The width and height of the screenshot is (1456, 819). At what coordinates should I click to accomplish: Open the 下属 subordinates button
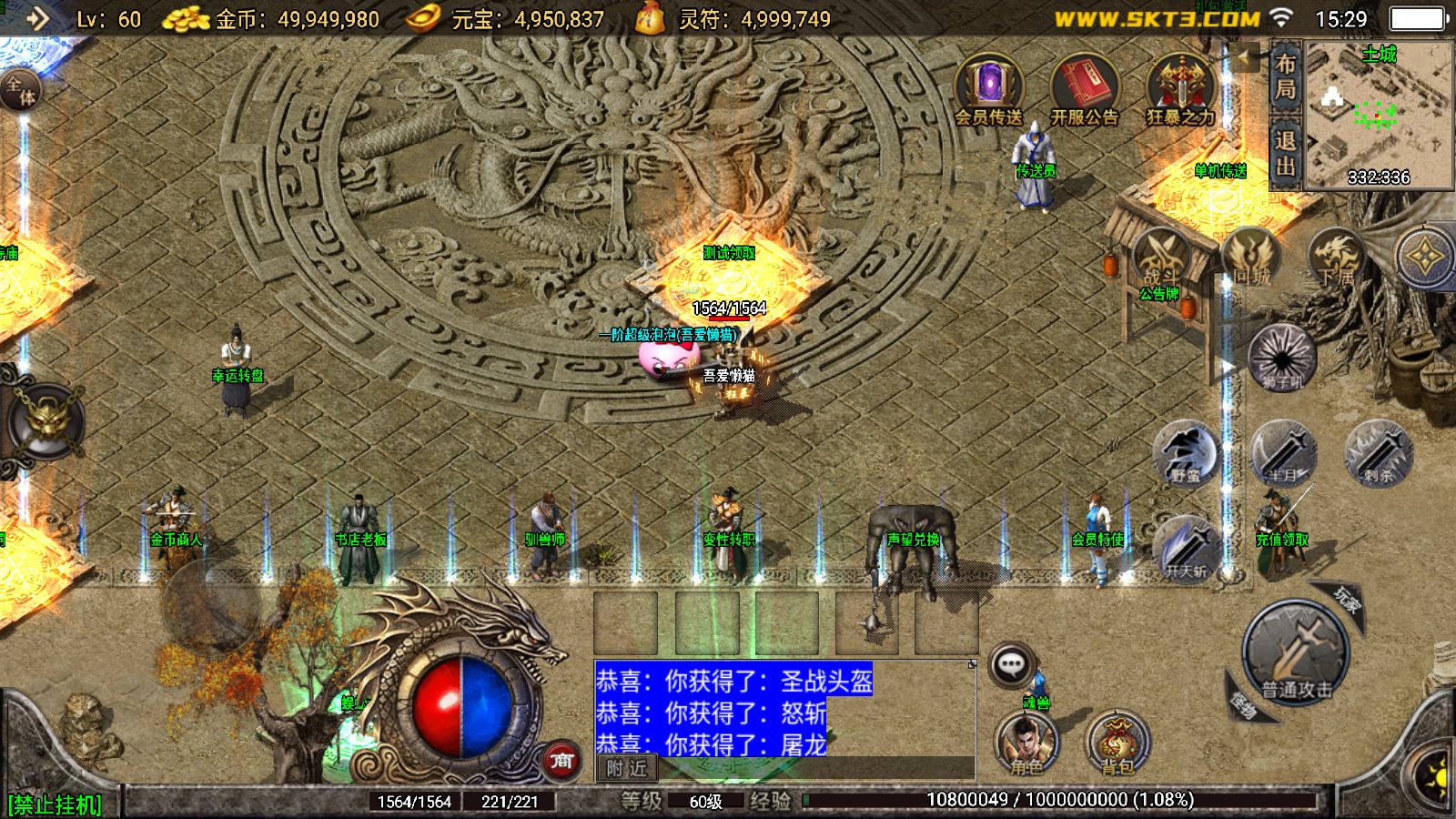click(1336, 259)
